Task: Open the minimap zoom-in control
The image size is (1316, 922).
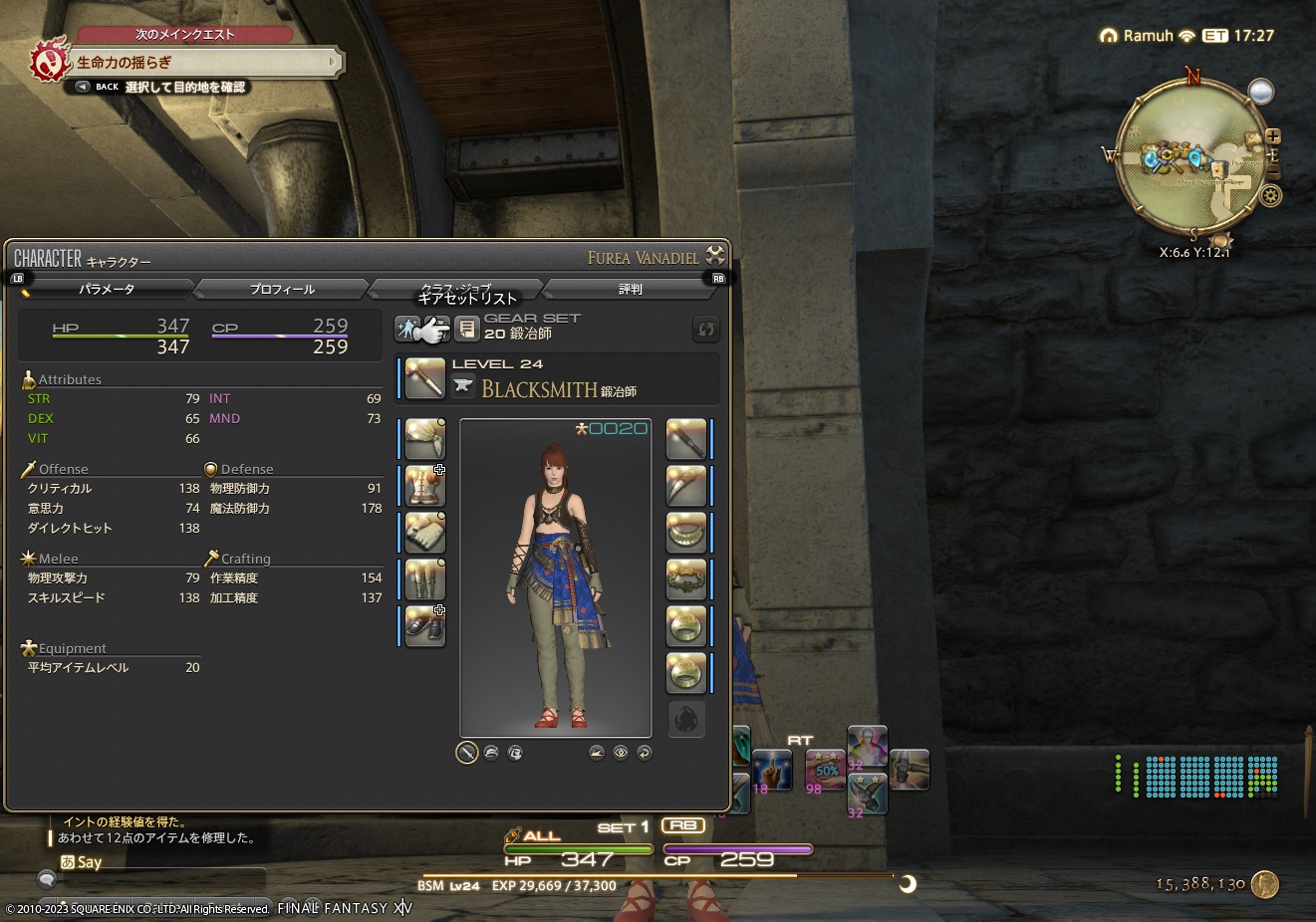Action: click(x=1272, y=135)
